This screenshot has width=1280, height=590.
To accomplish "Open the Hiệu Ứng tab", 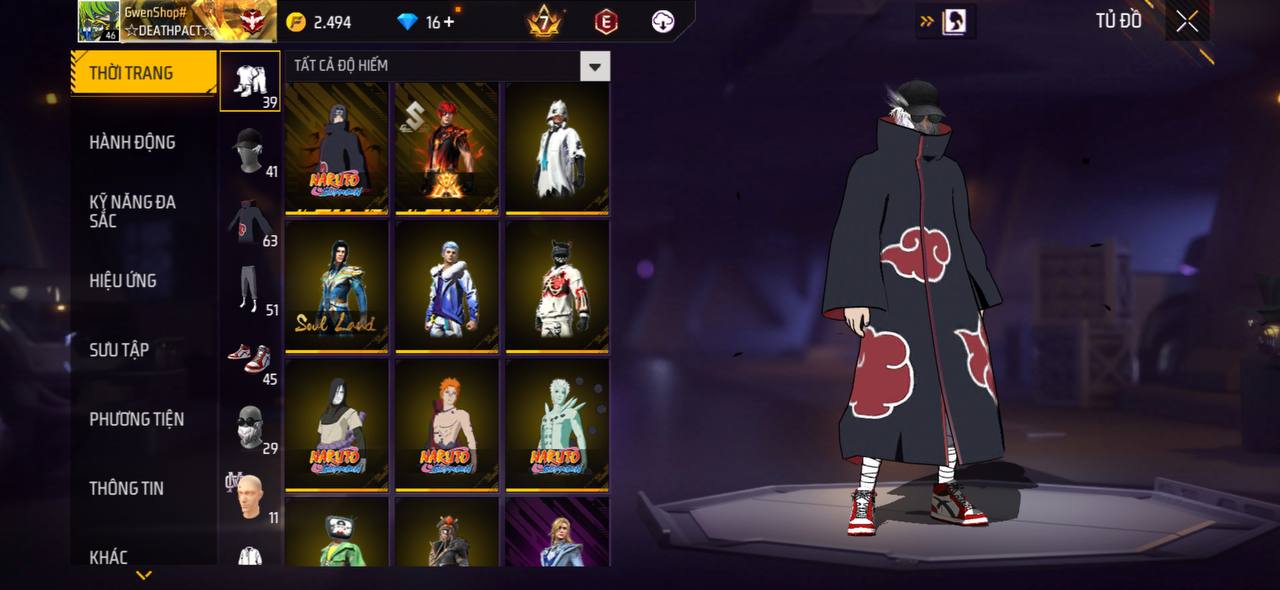I will tap(143, 281).
